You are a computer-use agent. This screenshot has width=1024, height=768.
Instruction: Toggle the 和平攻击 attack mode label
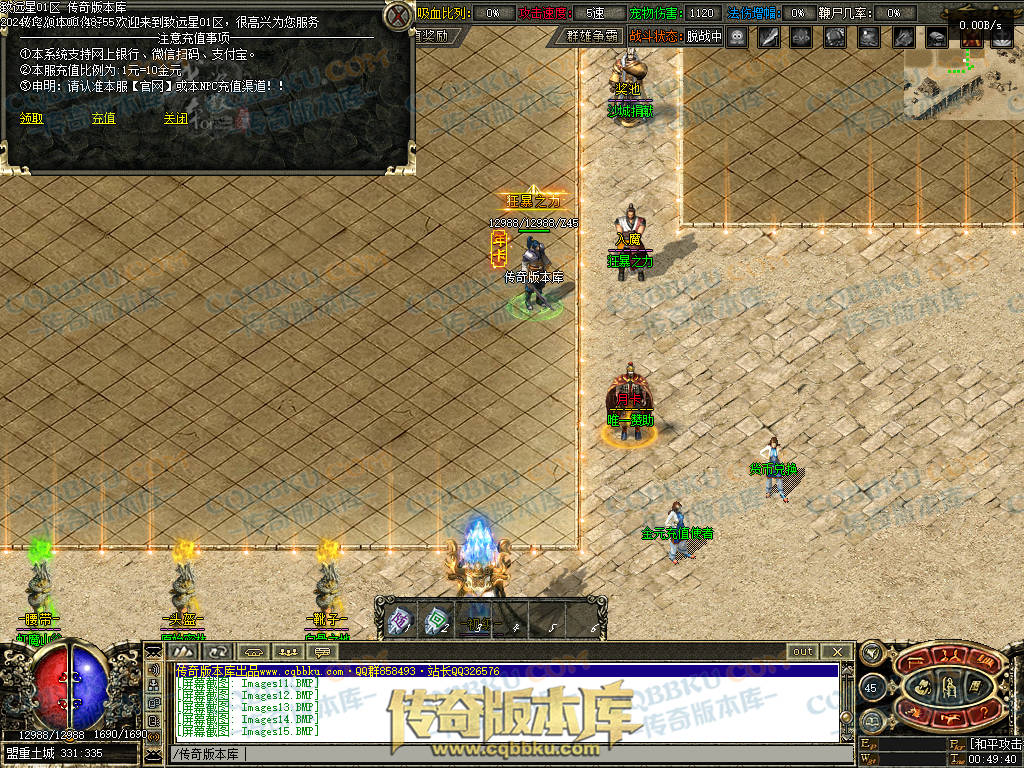tap(995, 744)
